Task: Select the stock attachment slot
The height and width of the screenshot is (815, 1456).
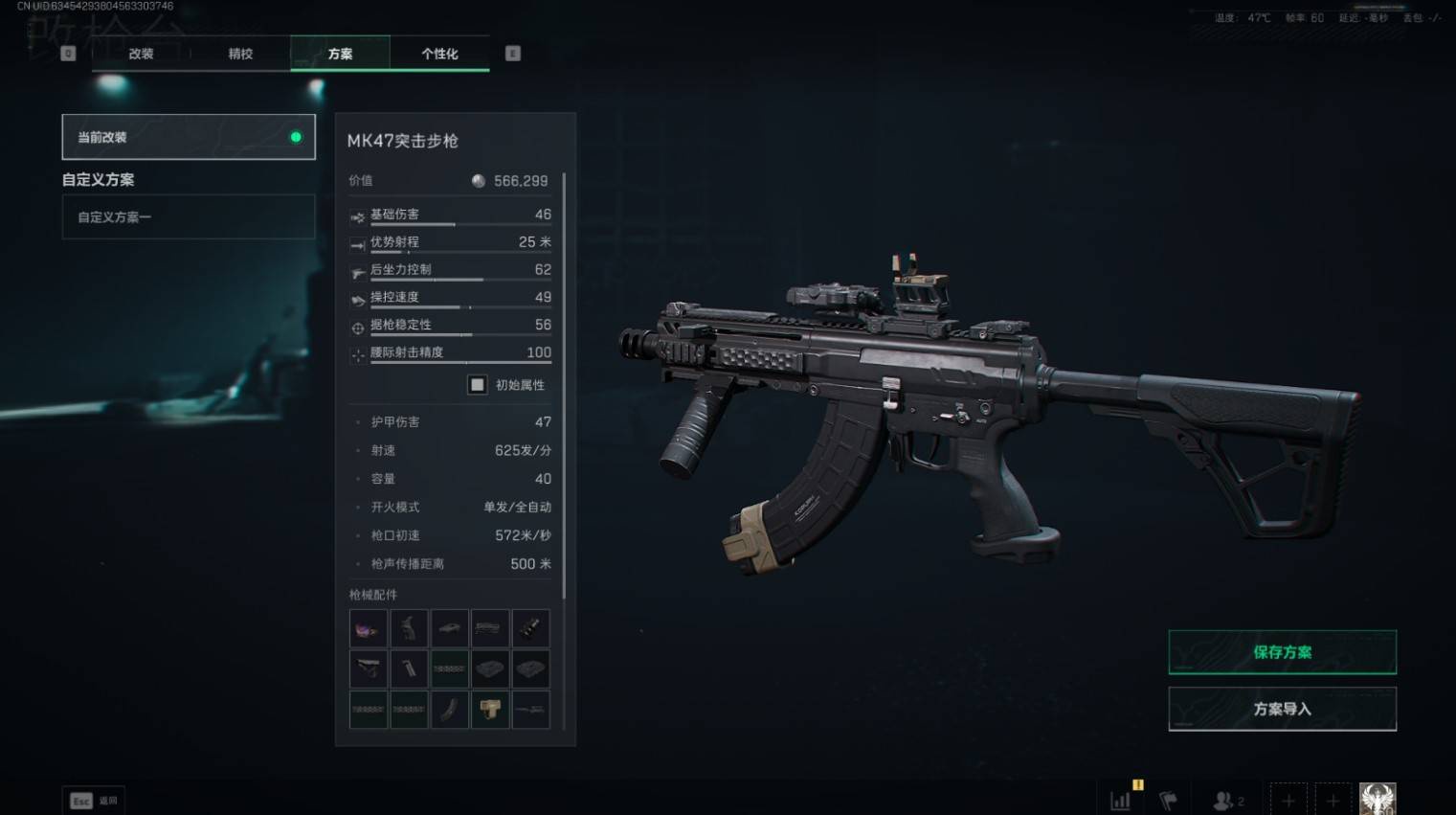Action: tap(369, 668)
